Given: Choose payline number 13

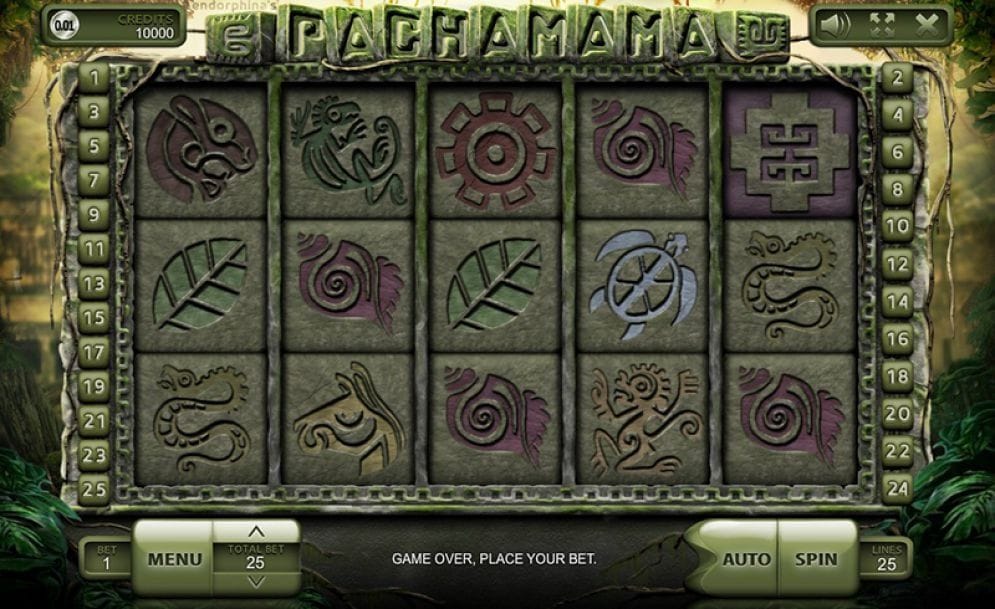Looking at the screenshot, I should click(x=94, y=284).
